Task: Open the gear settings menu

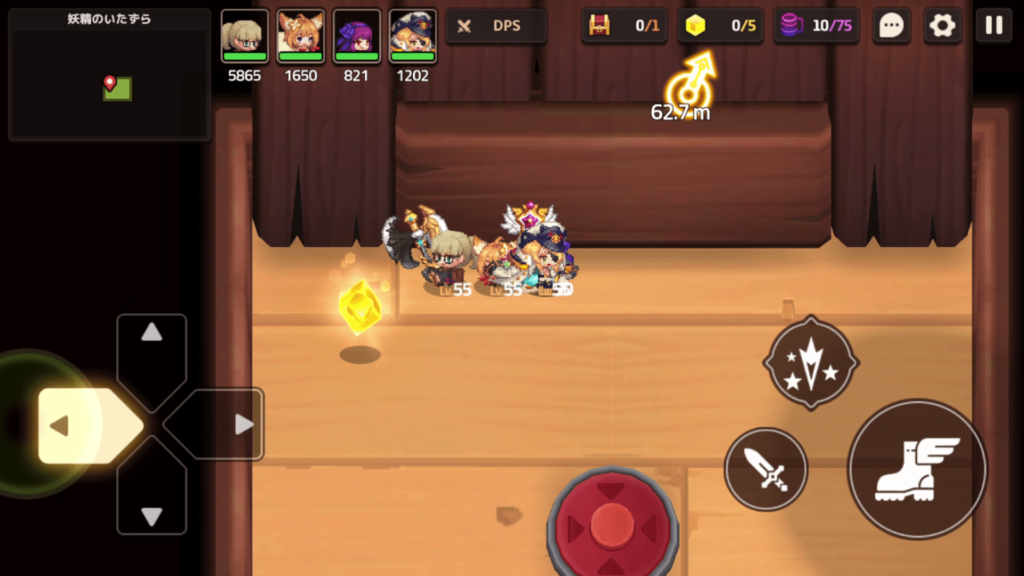Action: click(x=942, y=26)
